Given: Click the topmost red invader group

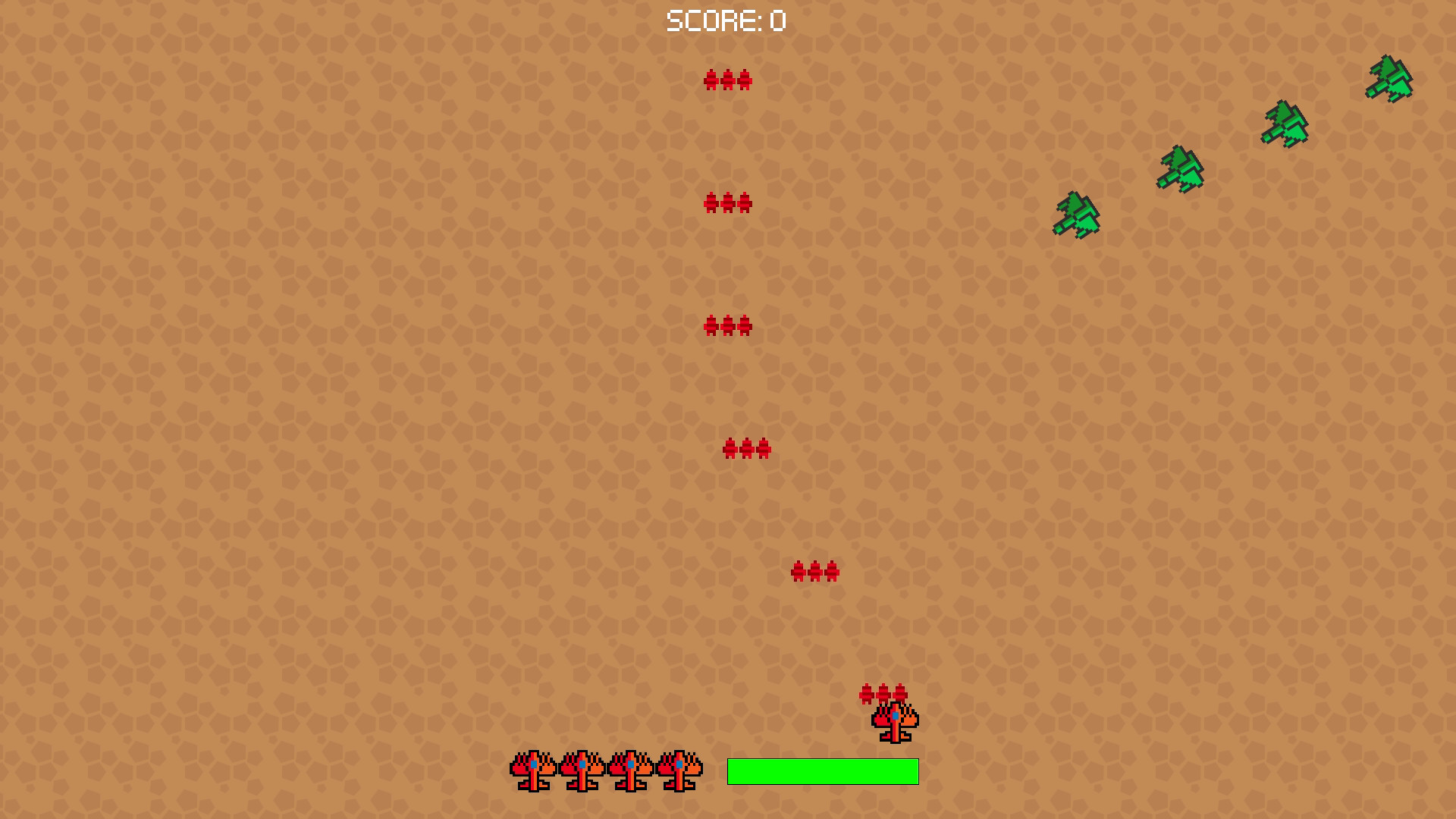Looking at the screenshot, I should click(728, 80).
